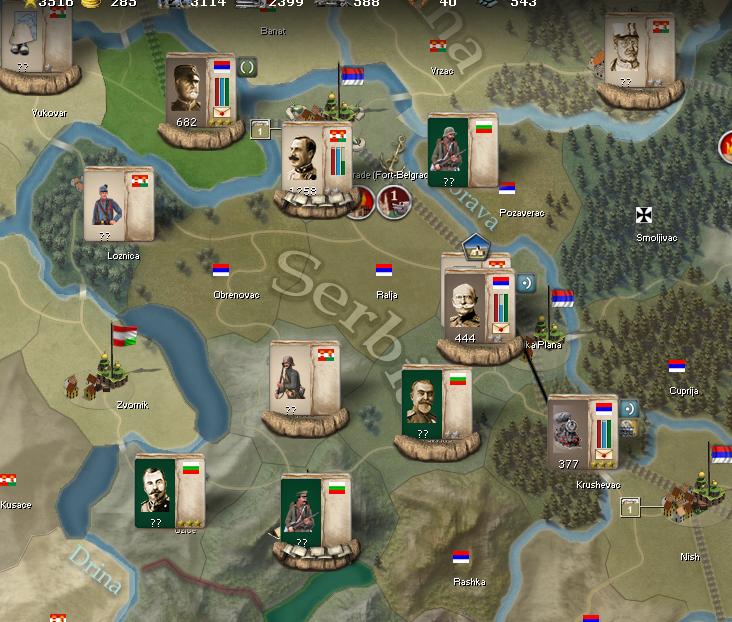Image resolution: width=732 pixels, height=622 pixels.
Task: Open the numbered tag left of Belgrade
Action: click(260, 128)
